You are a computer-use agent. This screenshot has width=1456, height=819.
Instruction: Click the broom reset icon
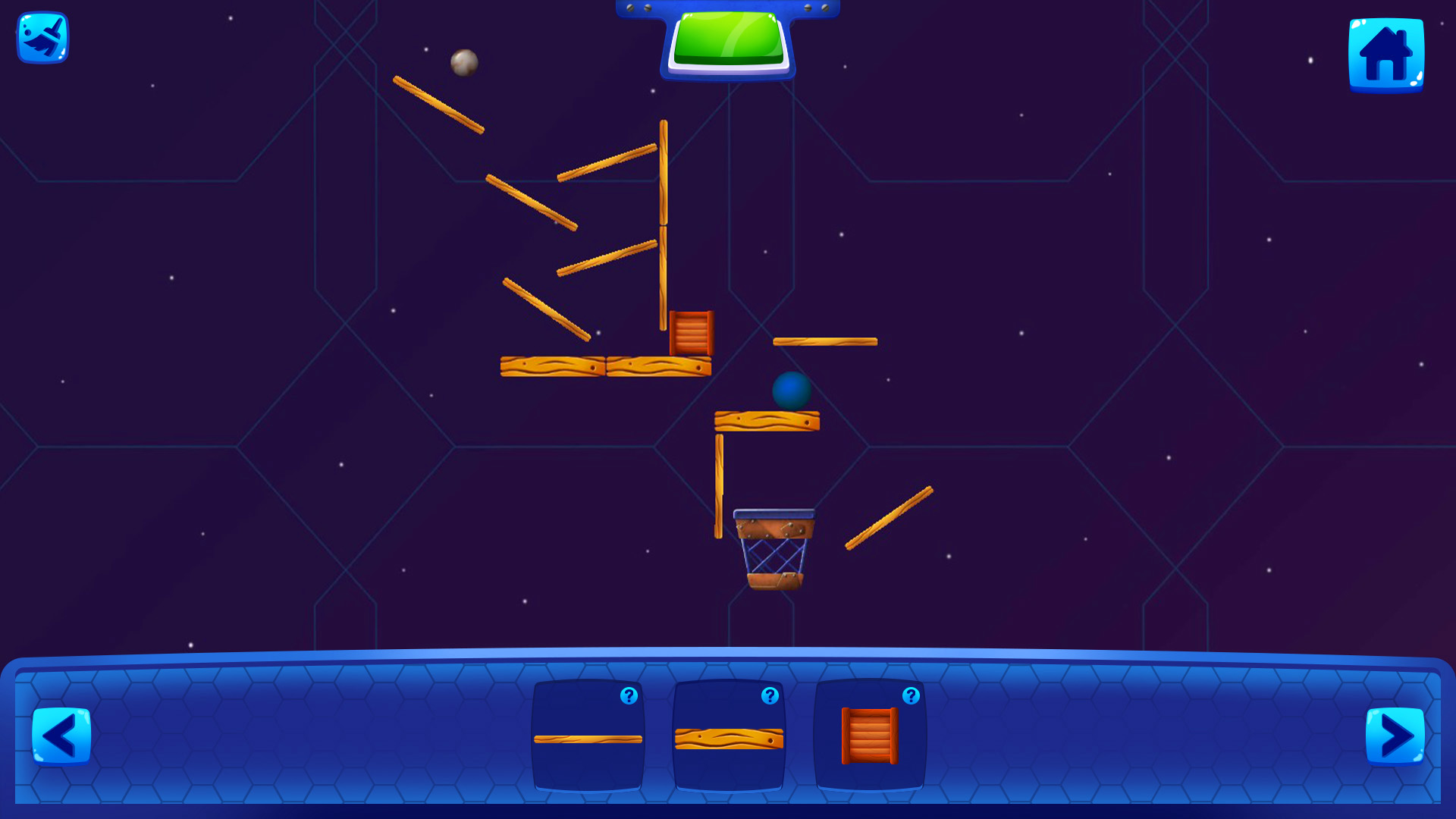coord(42,38)
